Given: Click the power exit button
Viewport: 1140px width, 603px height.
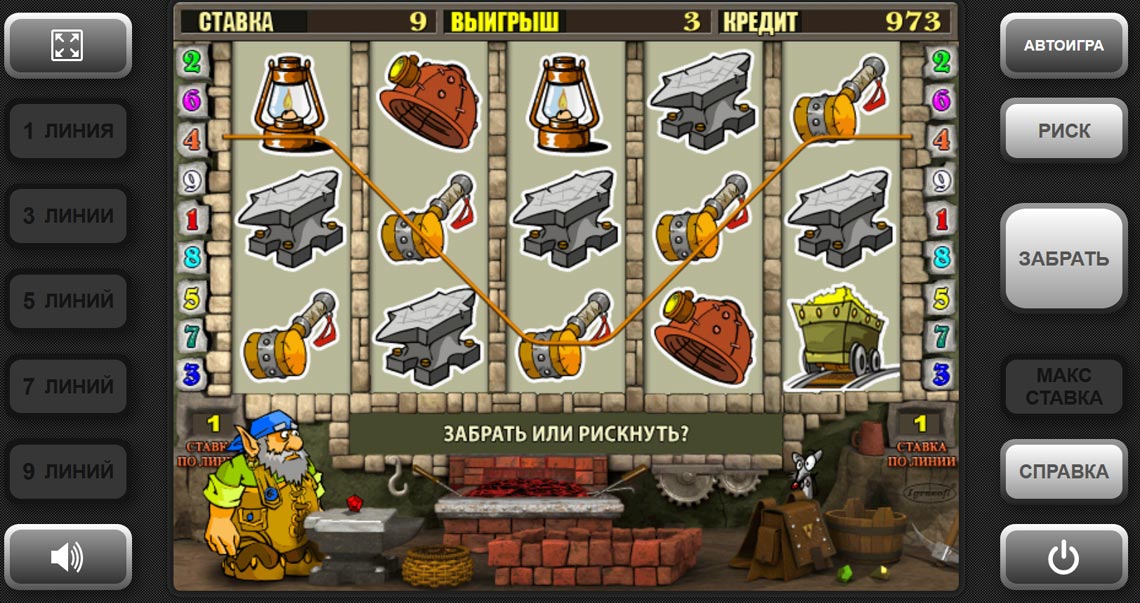Looking at the screenshot, I should (1063, 557).
